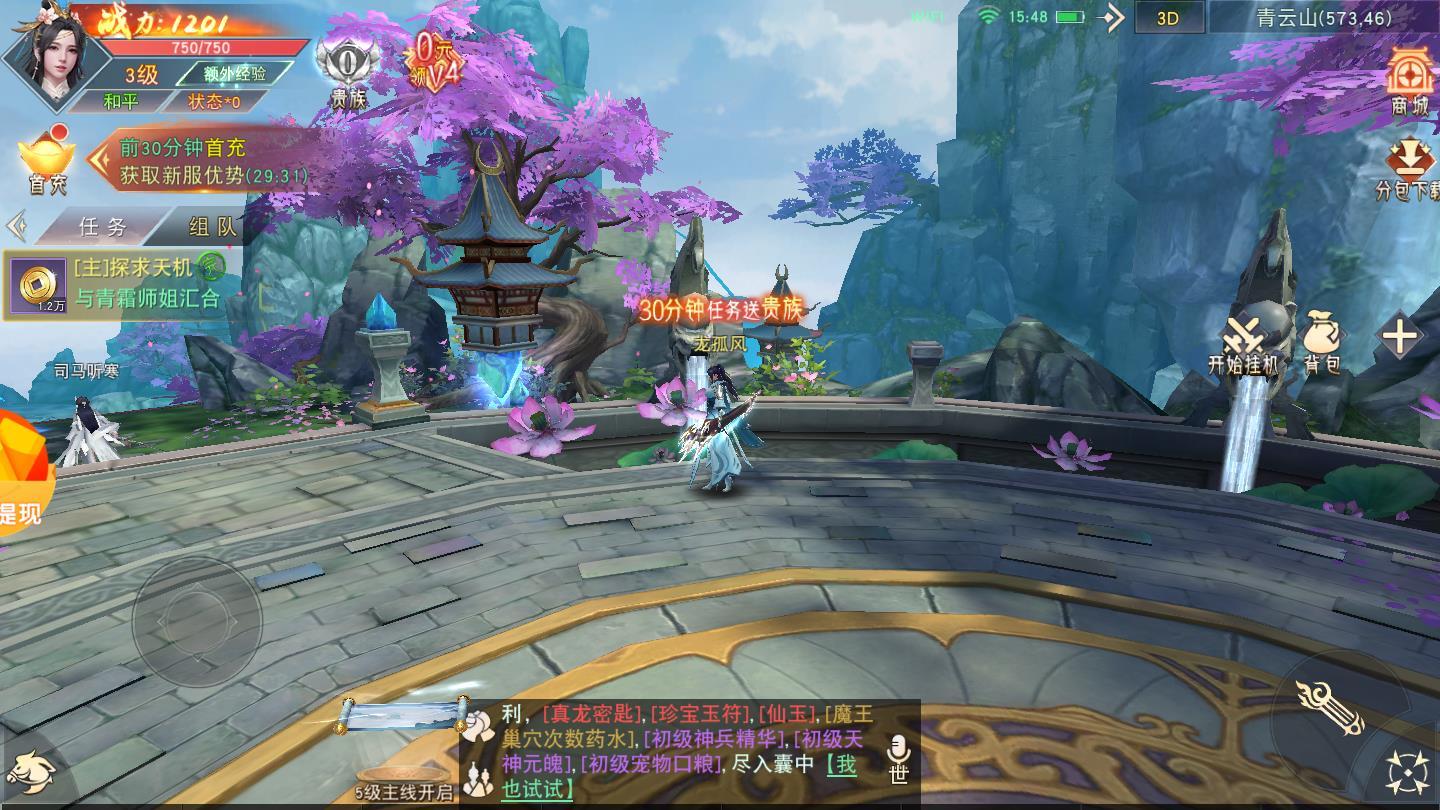The width and height of the screenshot is (1440, 810).
Task: Start auto-combat with 开始挂机
Action: tap(1243, 345)
